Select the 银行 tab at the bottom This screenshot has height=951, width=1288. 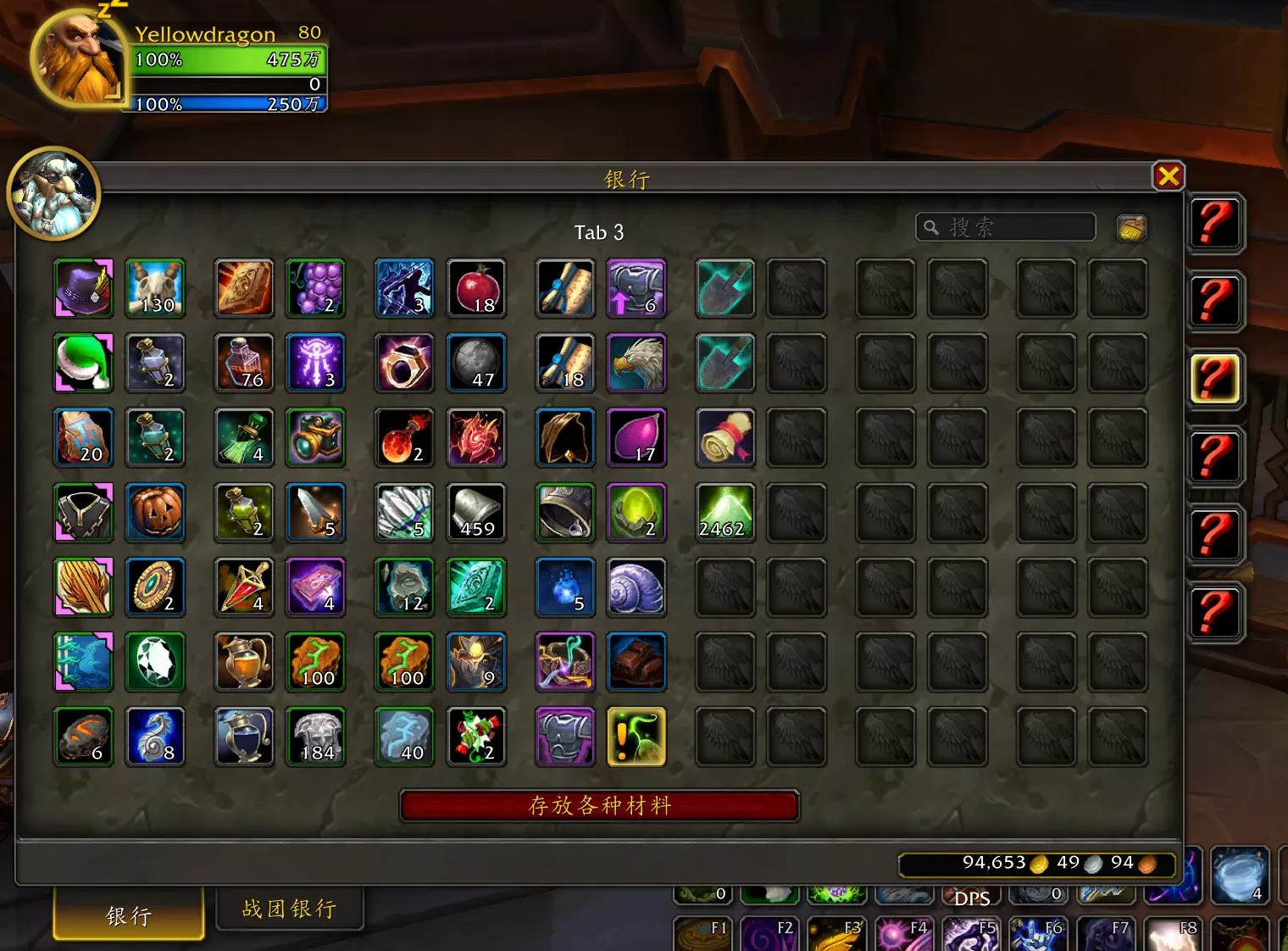[x=127, y=917]
